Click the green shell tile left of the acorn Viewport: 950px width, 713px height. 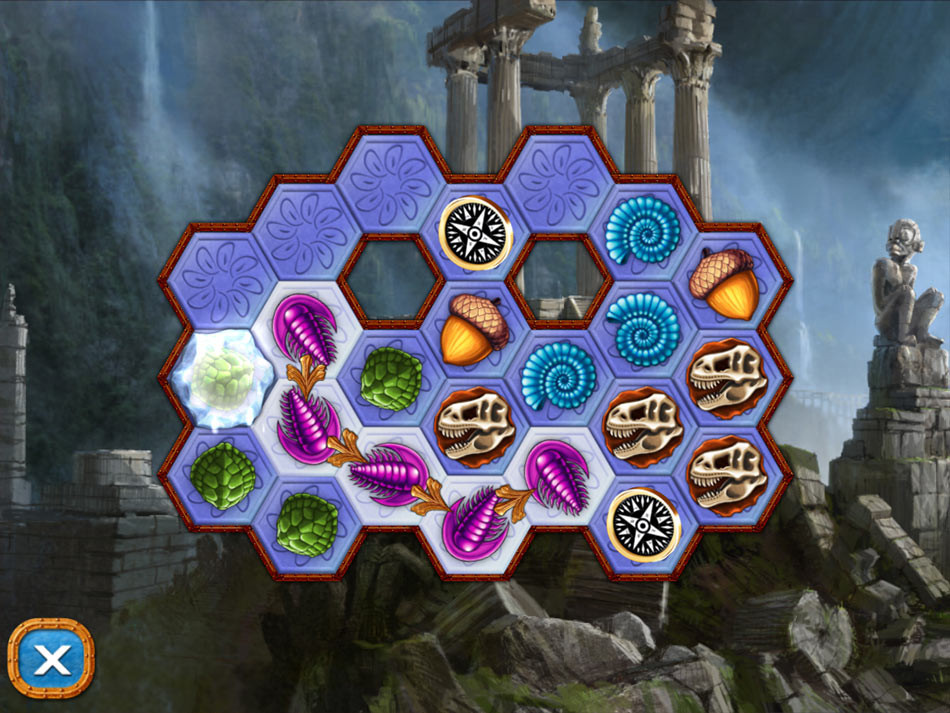tap(391, 378)
